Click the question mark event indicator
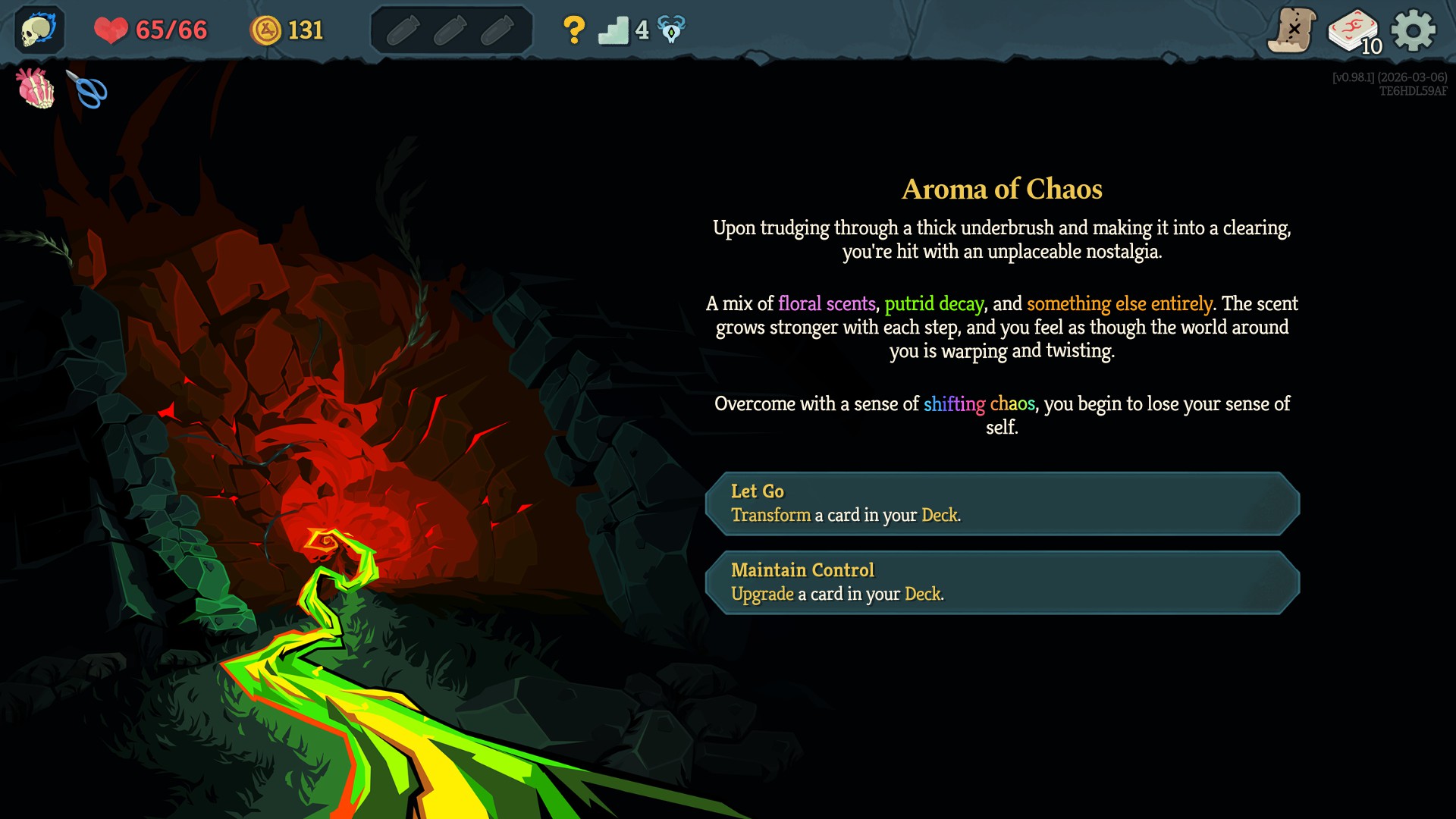The image size is (1456, 819). point(574,30)
